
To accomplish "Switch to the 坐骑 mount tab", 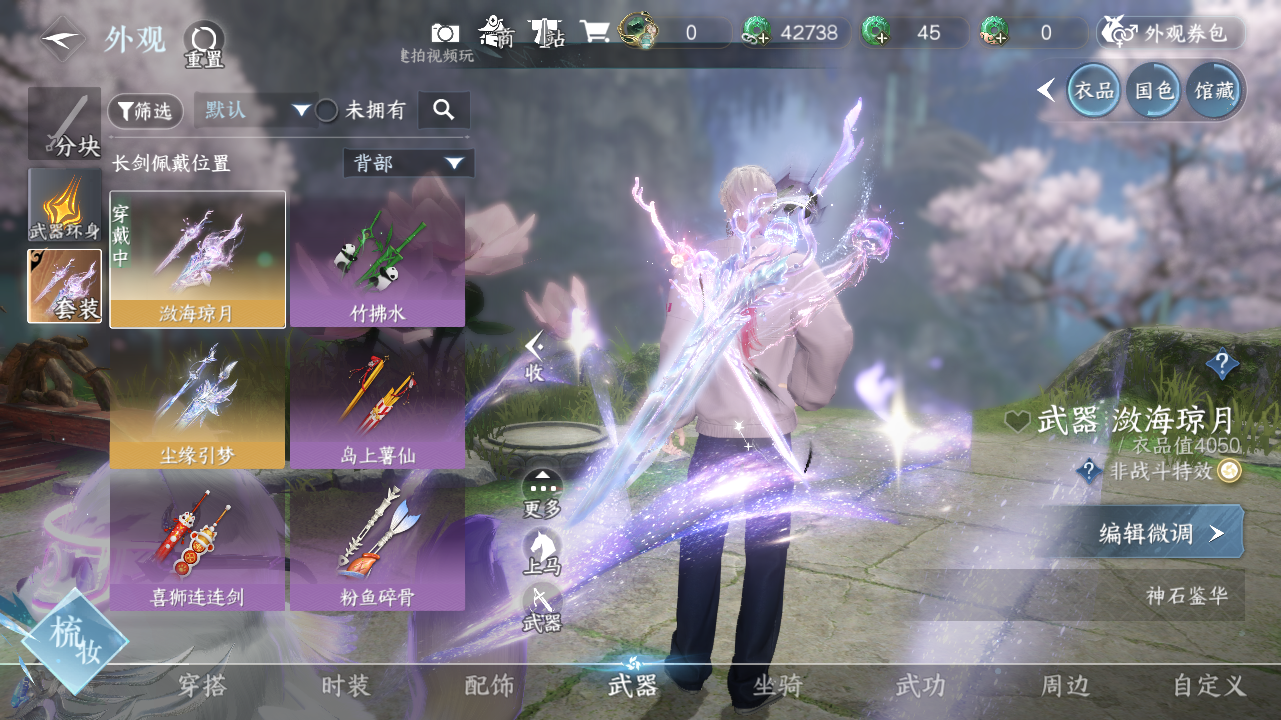I will point(777,686).
